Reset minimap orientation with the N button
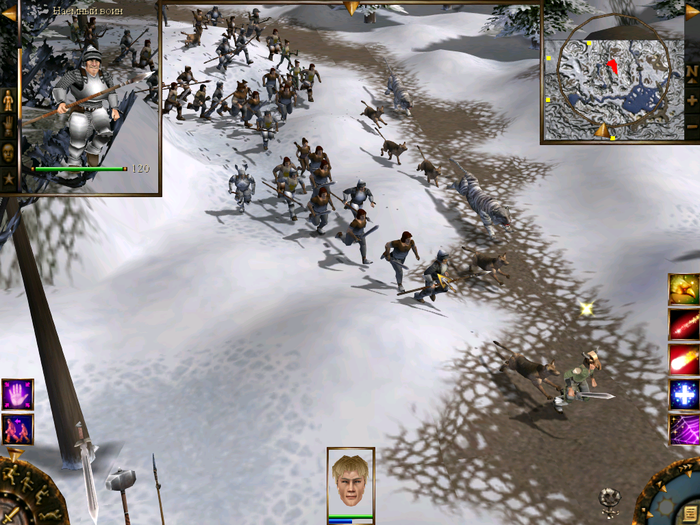 [692, 72]
